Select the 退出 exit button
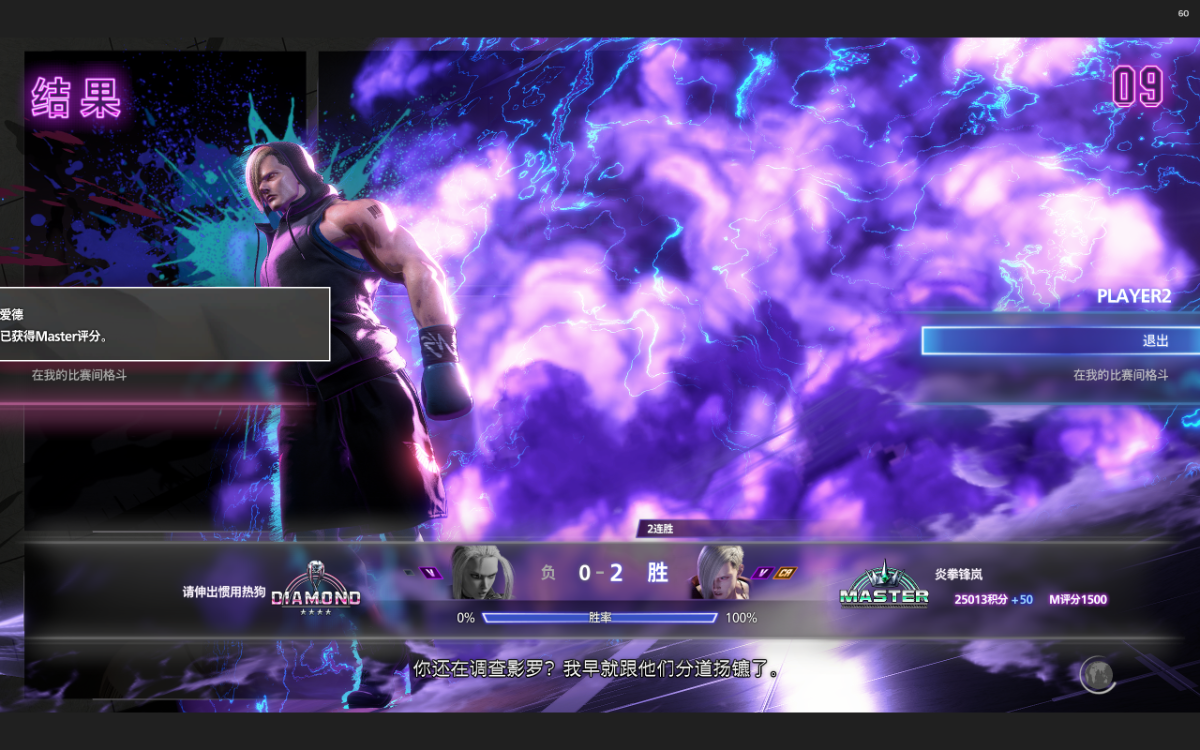This screenshot has width=1200, height=750. tap(1060, 341)
